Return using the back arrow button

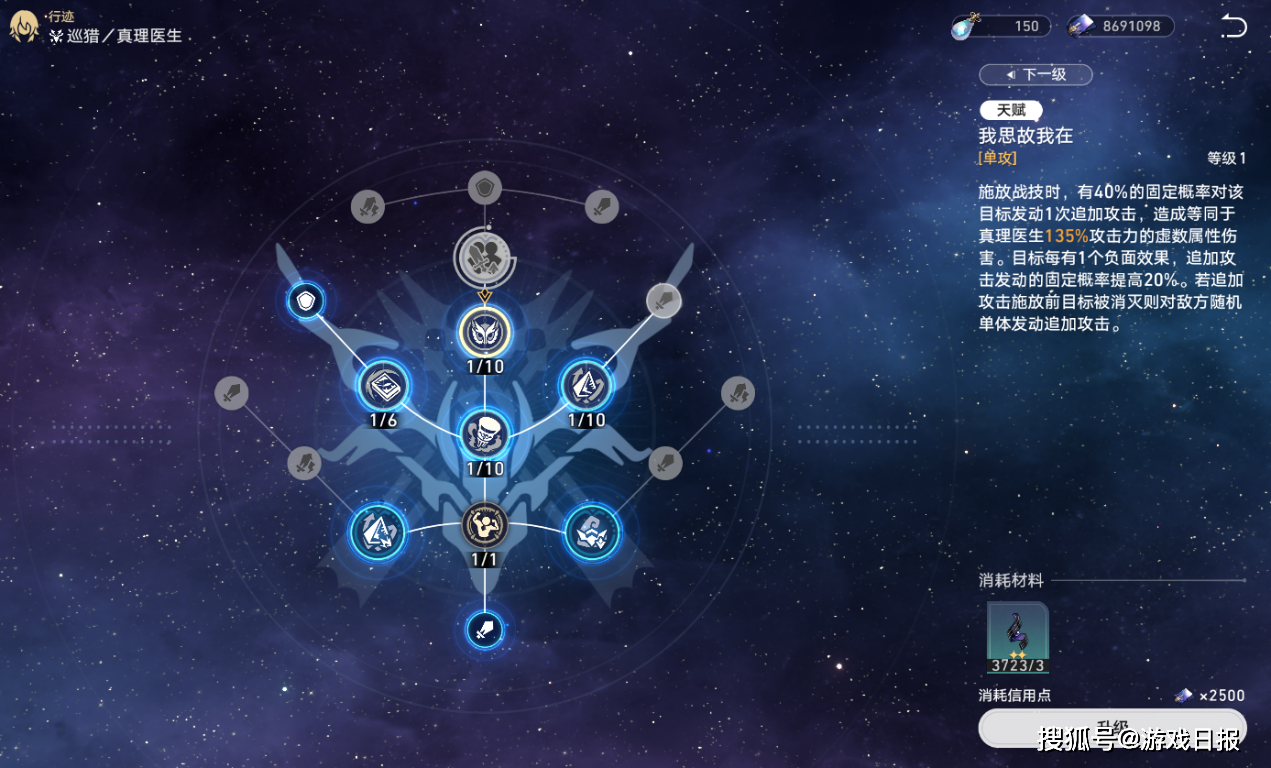tap(1234, 26)
